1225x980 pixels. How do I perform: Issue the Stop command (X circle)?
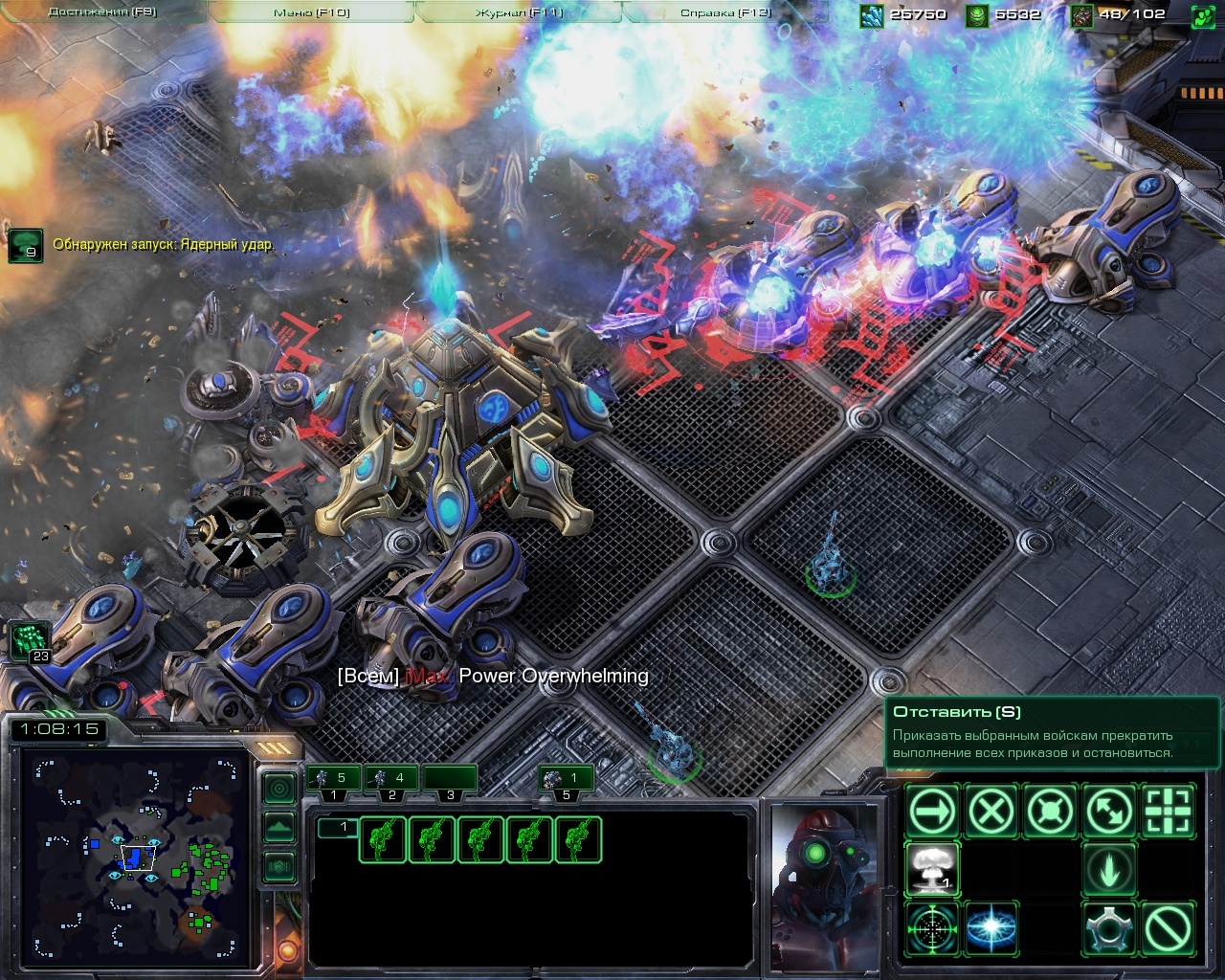(991, 813)
